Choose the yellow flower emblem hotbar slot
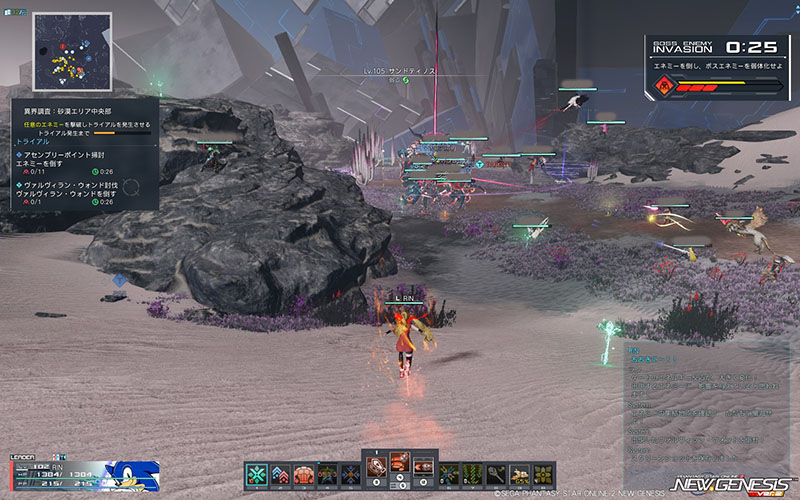The width and height of the screenshot is (800, 500). (544, 474)
